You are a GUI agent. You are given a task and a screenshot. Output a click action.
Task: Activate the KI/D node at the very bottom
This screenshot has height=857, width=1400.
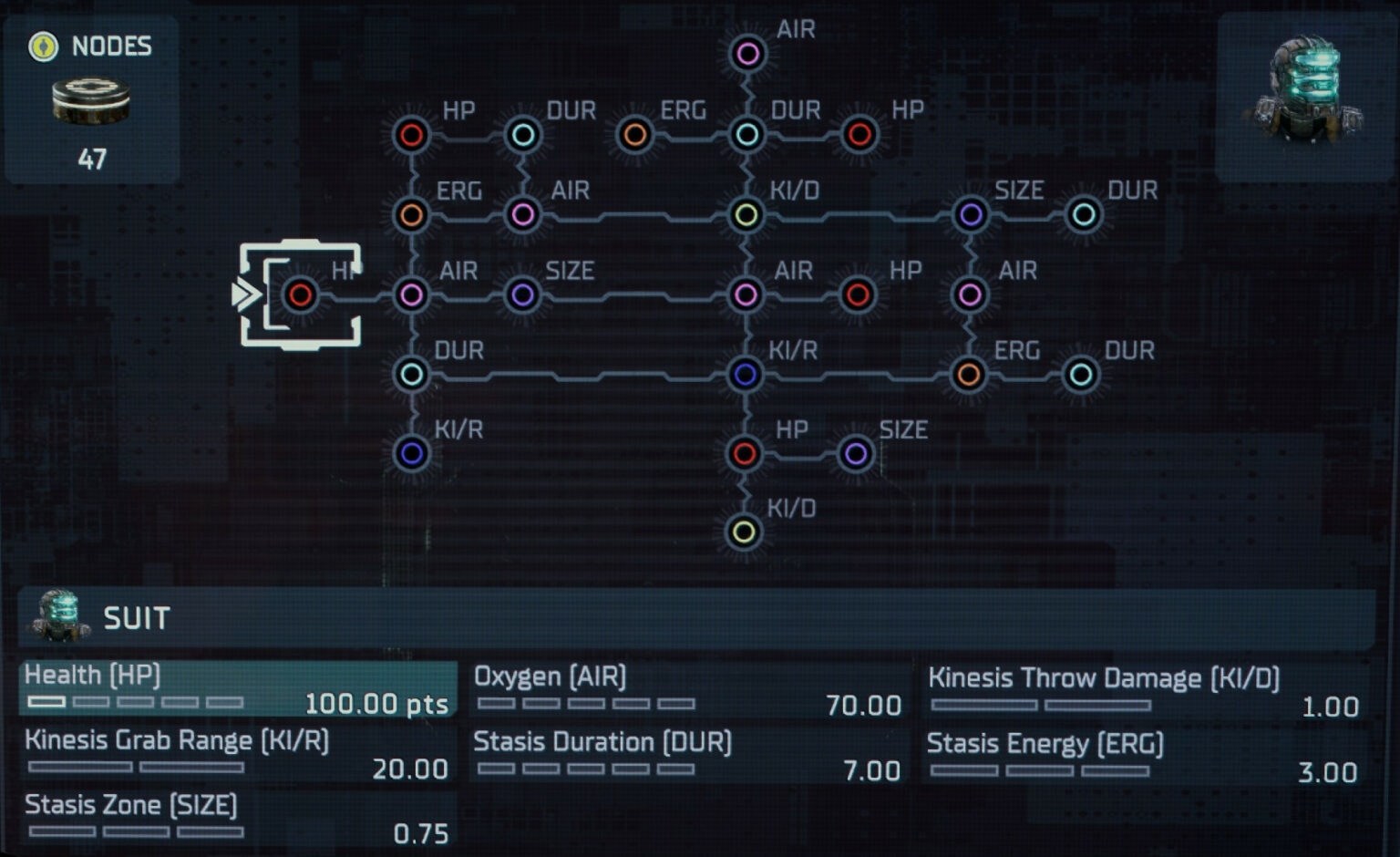point(747,532)
